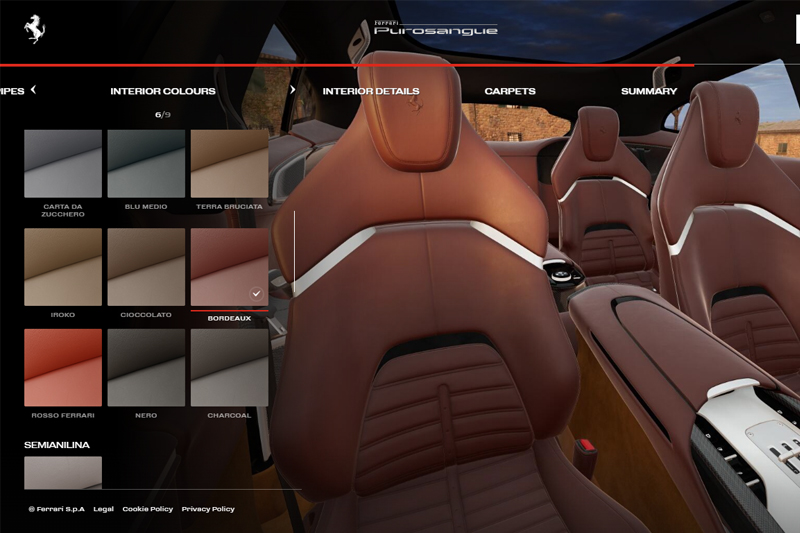Pick the Semianilina leather swatch
The height and width of the screenshot is (533, 800).
point(63,472)
